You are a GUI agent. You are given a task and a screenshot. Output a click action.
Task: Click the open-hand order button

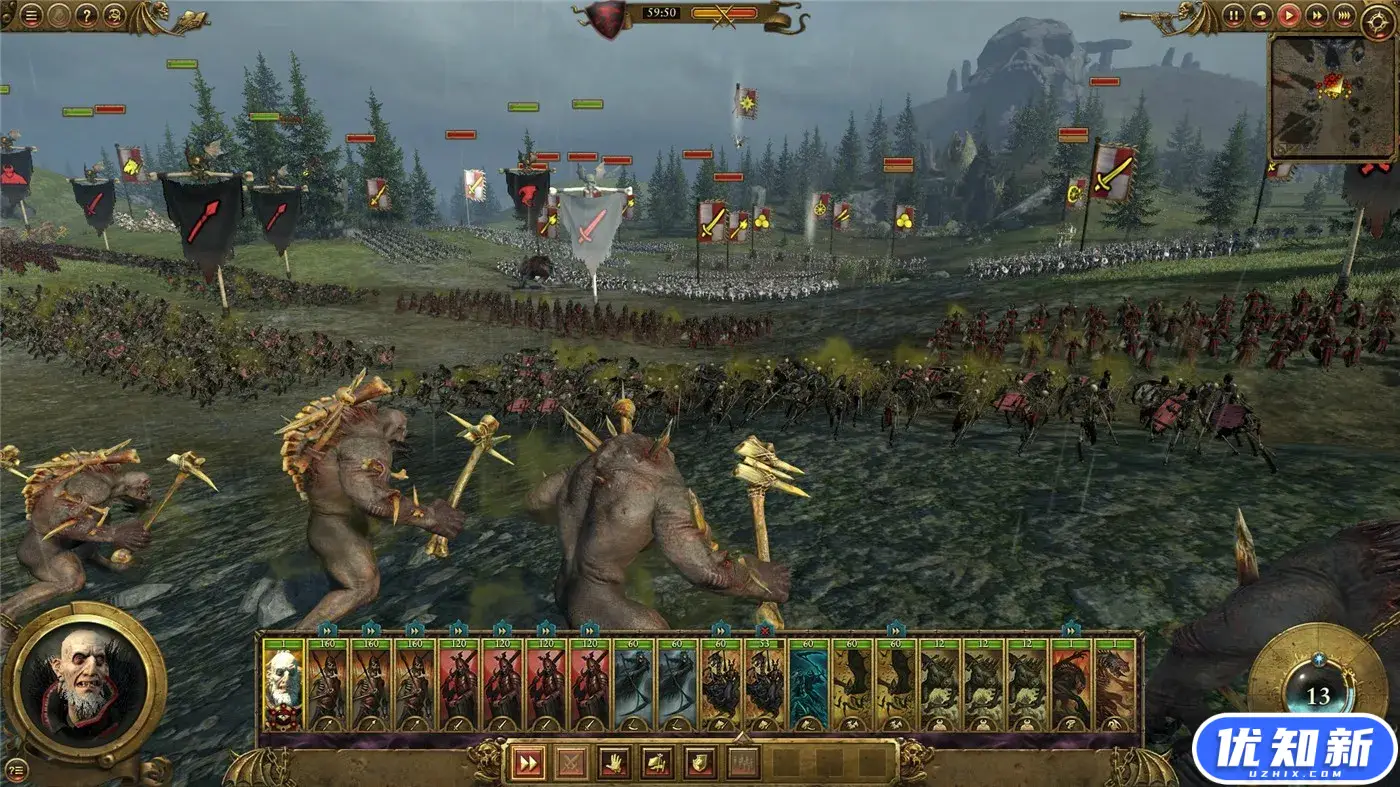pos(613,763)
